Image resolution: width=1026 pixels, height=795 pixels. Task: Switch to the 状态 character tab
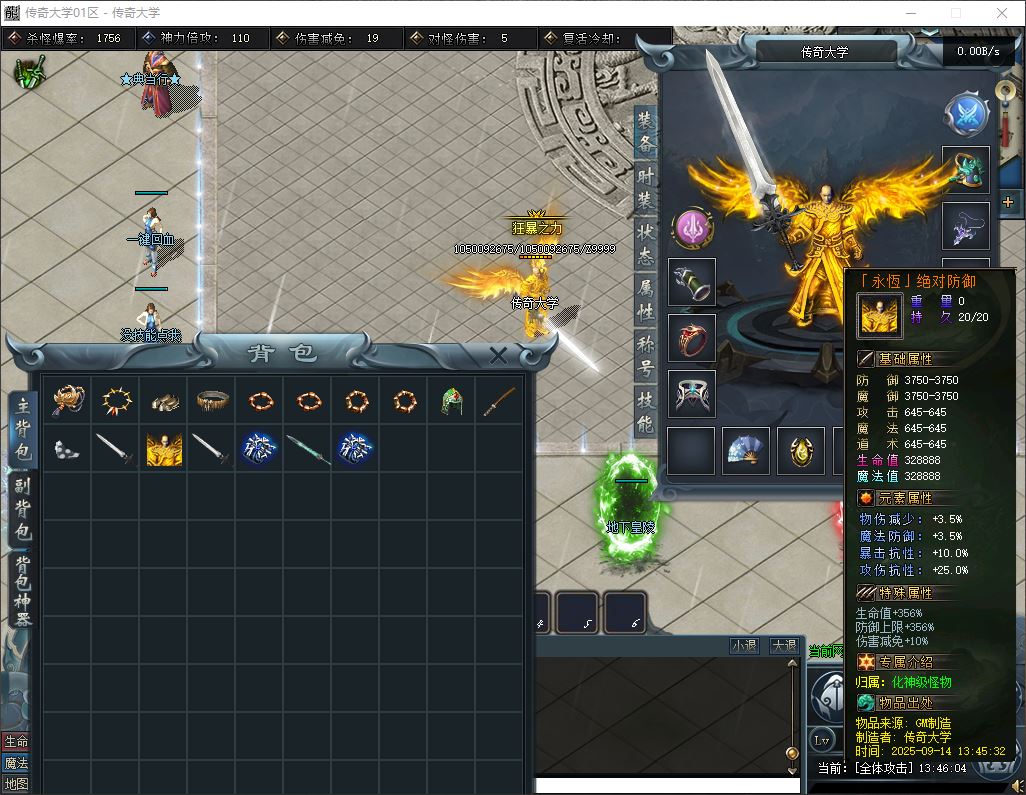(x=646, y=244)
